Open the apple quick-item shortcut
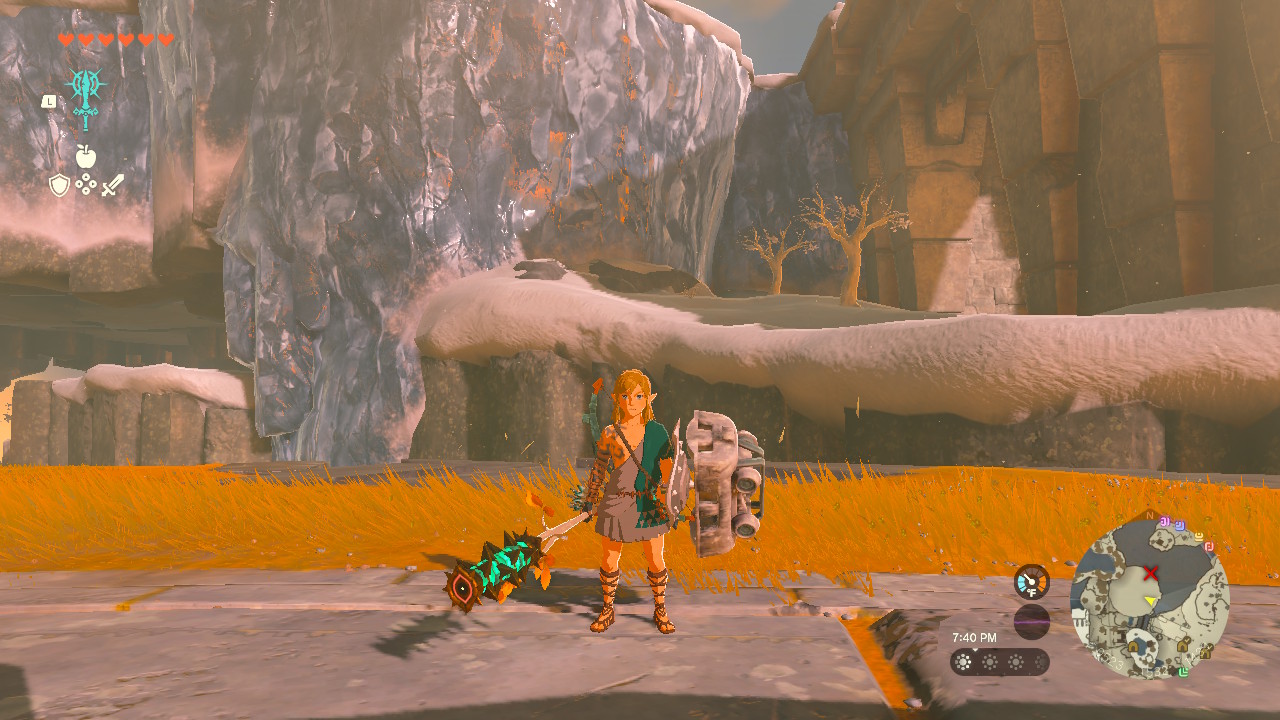The width and height of the screenshot is (1280, 720). [86, 156]
